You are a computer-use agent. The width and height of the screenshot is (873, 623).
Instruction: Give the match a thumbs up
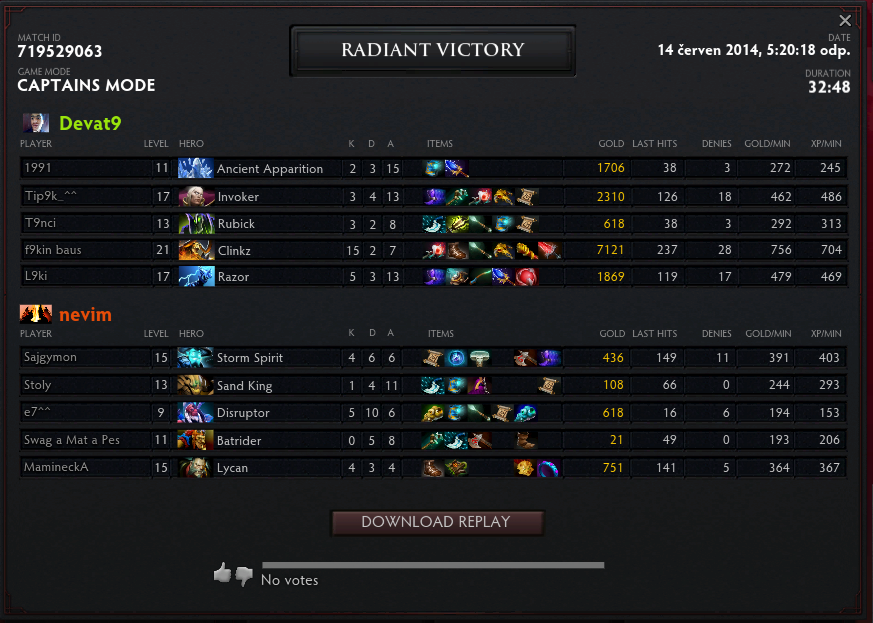point(222,573)
